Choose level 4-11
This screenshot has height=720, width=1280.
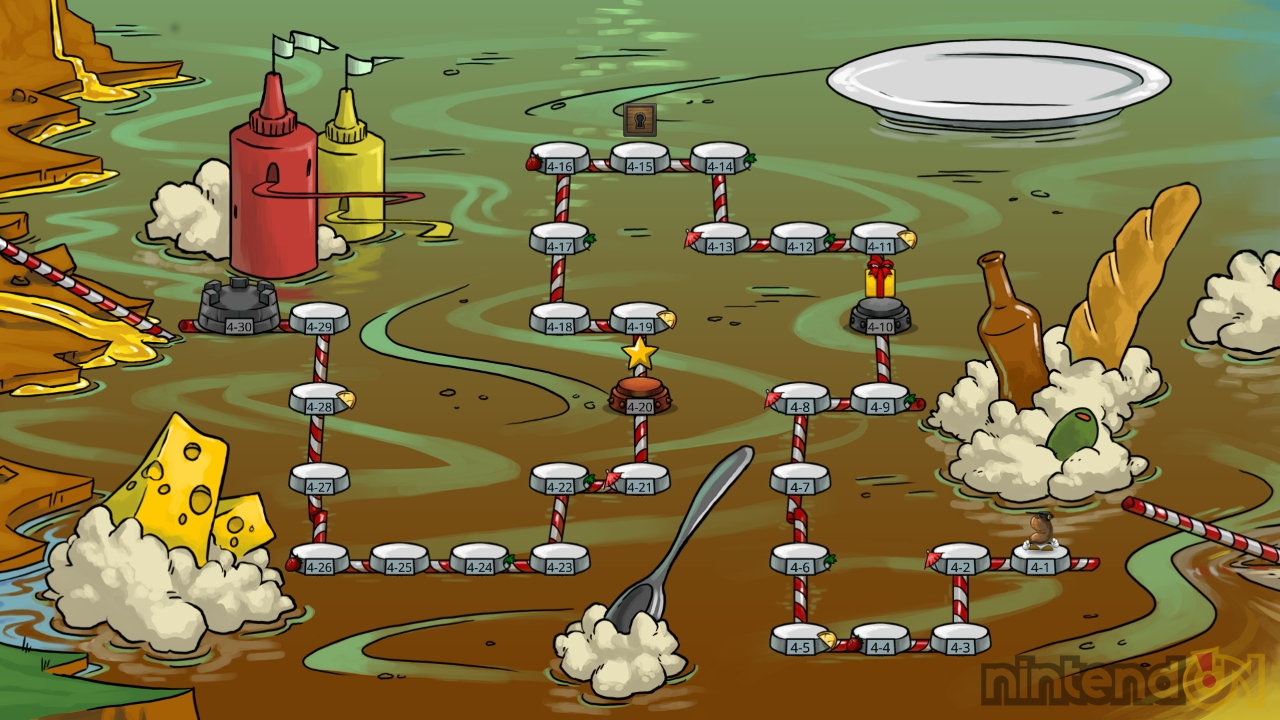coord(880,241)
